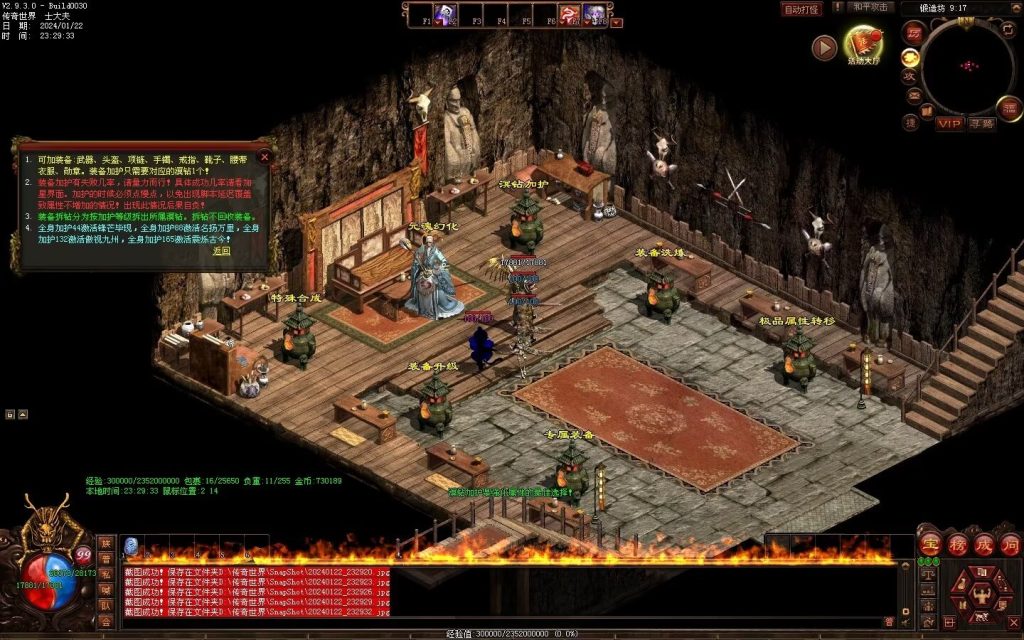Viewport: 1024px width, 640px height.
Task: Switch the 和平攻击 attack mode
Action: click(x=869, y=7)
